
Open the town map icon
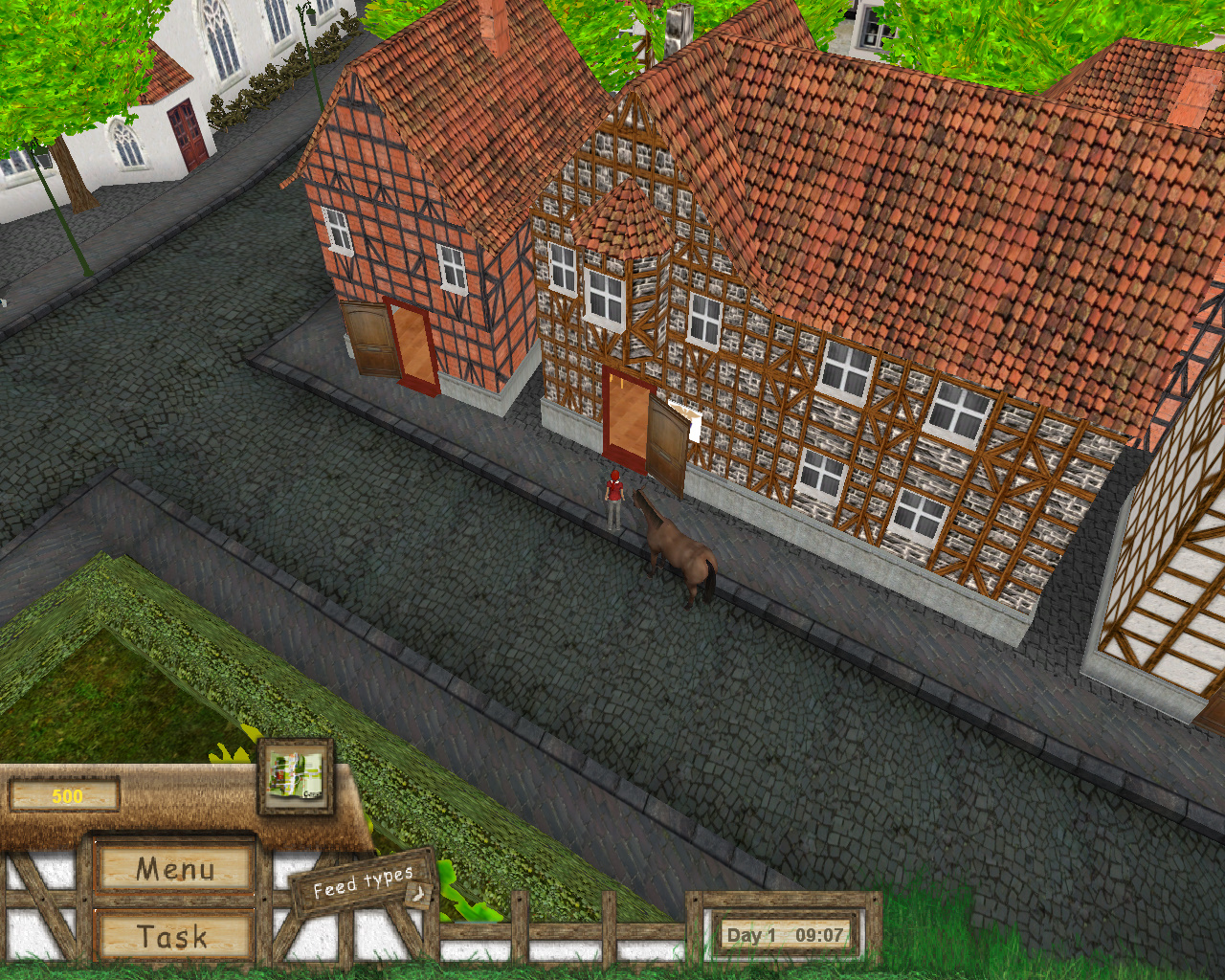[296, 775]
